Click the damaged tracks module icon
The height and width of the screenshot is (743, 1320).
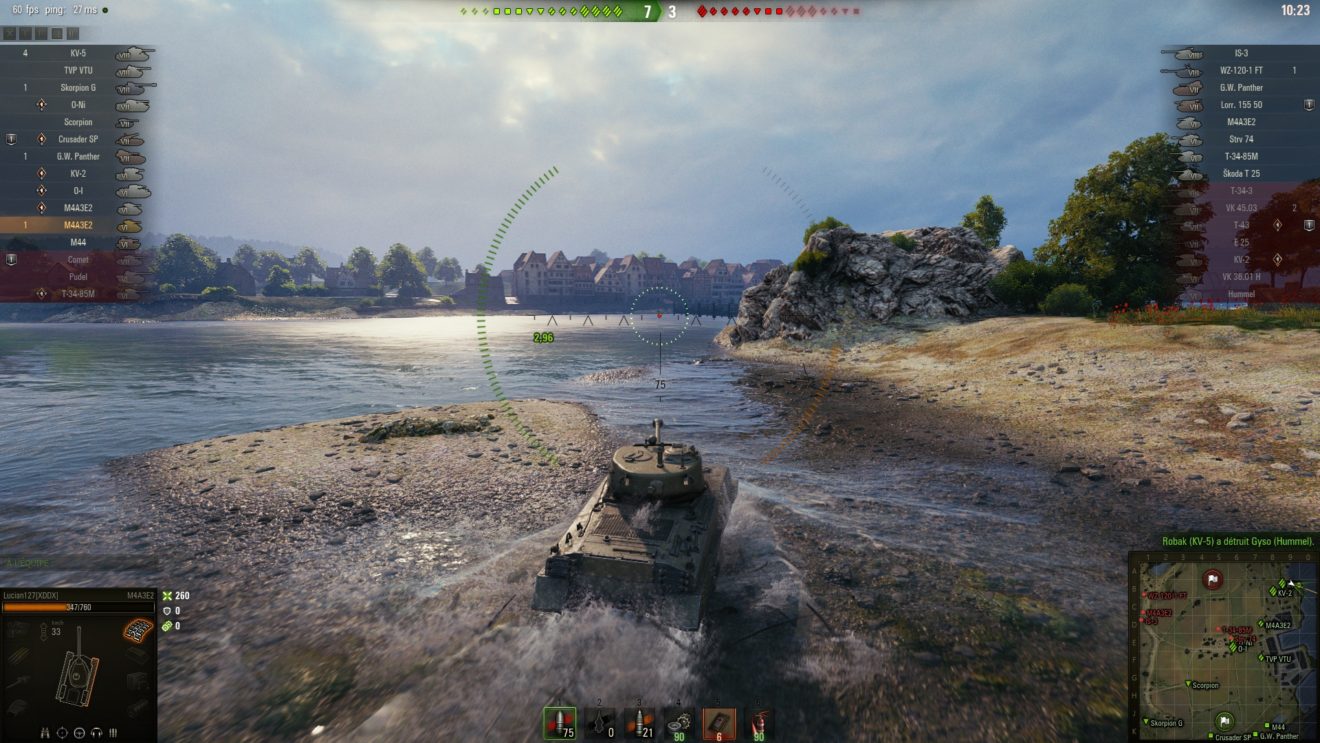tap(137, 631)
